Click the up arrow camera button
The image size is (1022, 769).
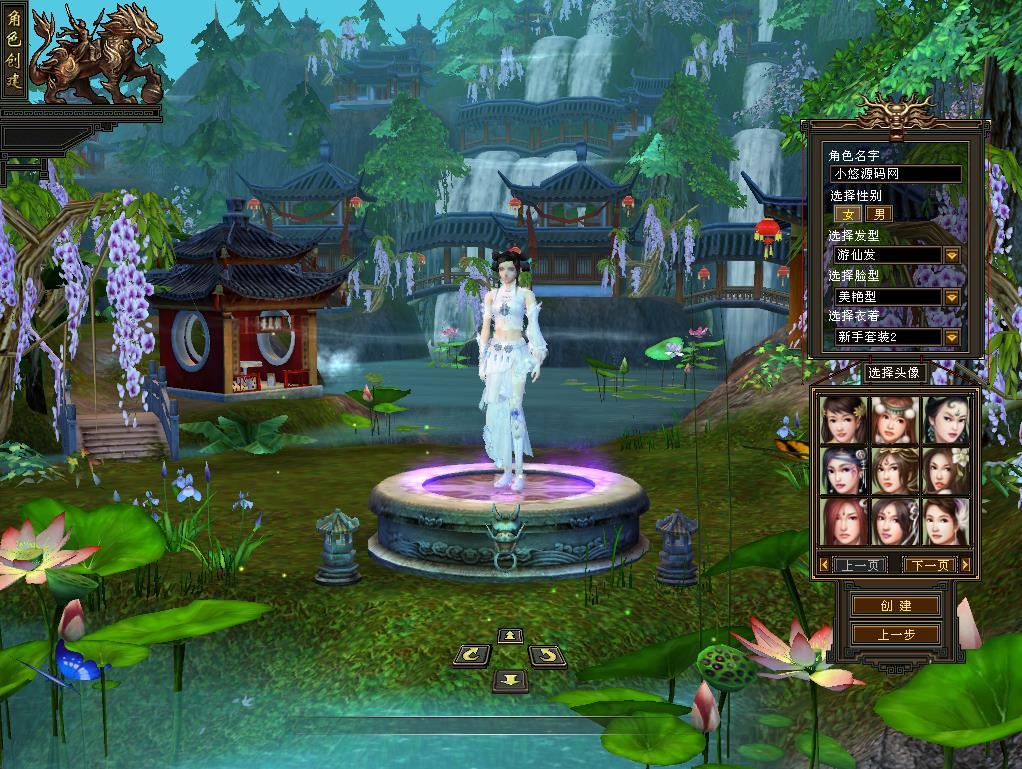click(x=510, y=635)
